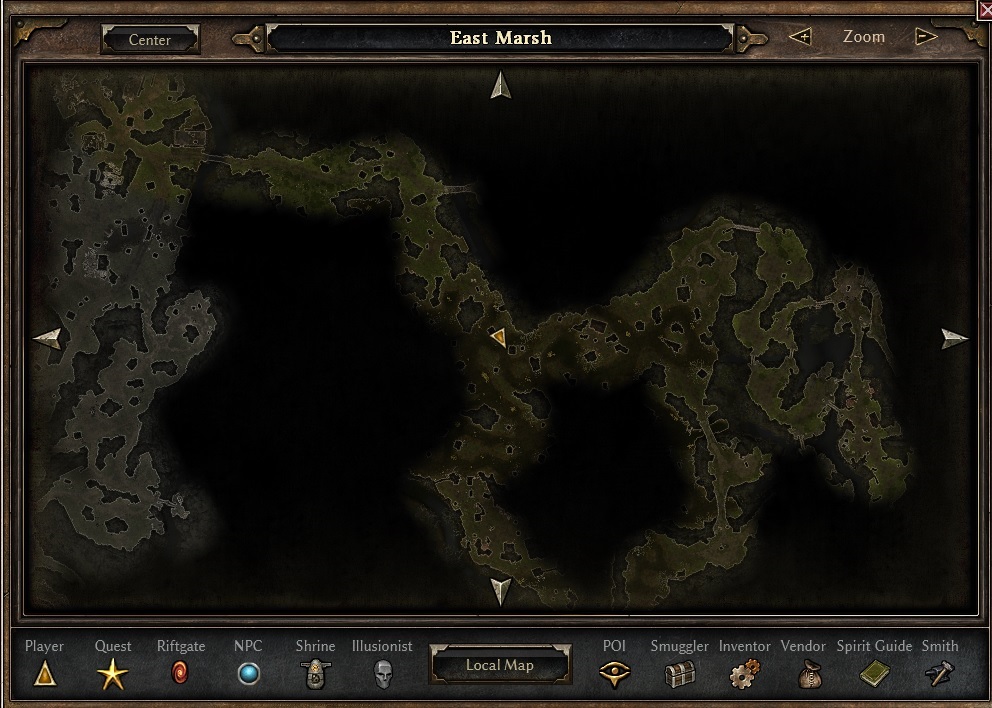The image size is (992, 708).
Task: Zoom in with the plus arrow
Action: click(x=800, y=37)
